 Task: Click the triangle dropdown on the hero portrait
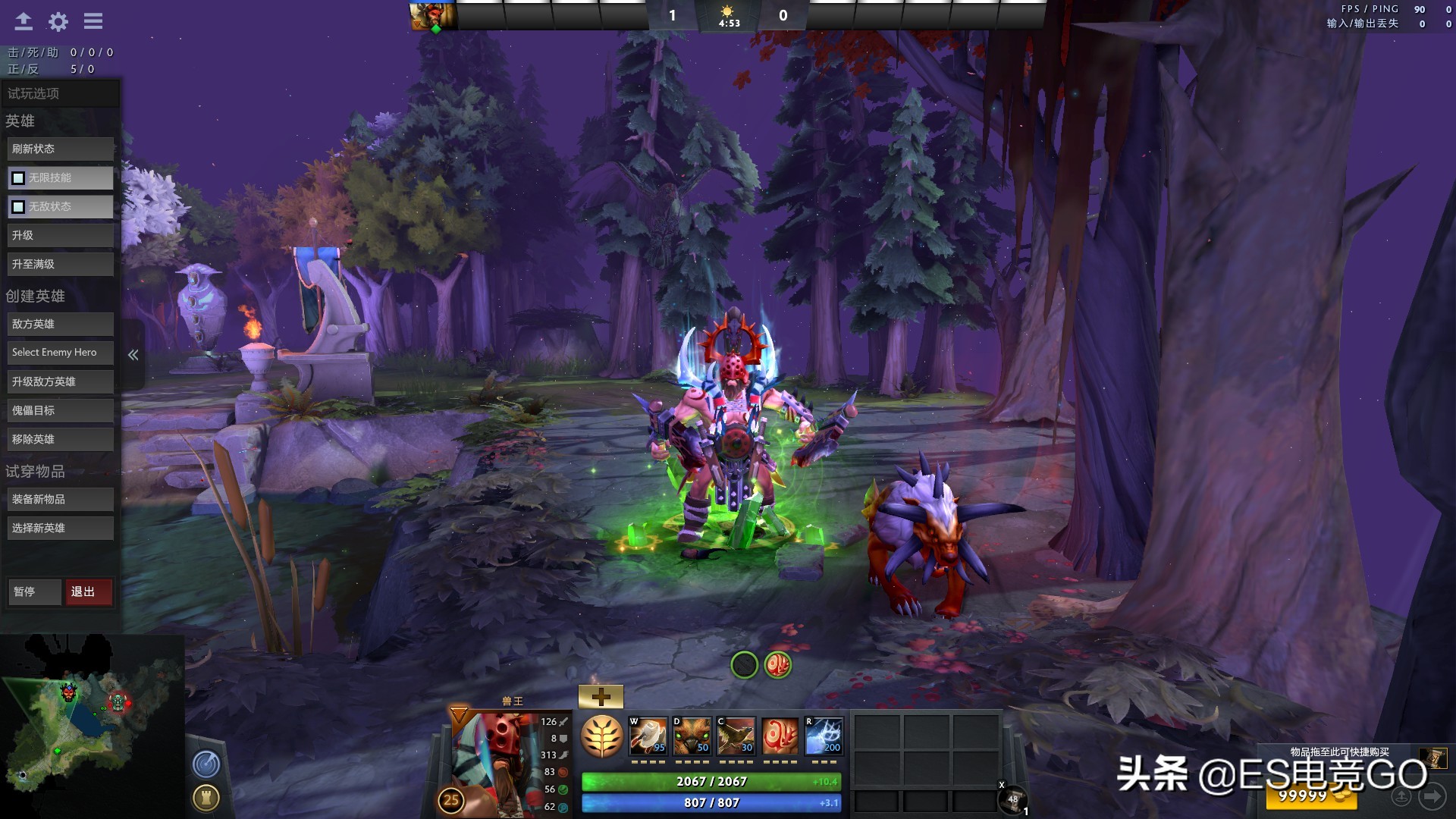point(457,714)
